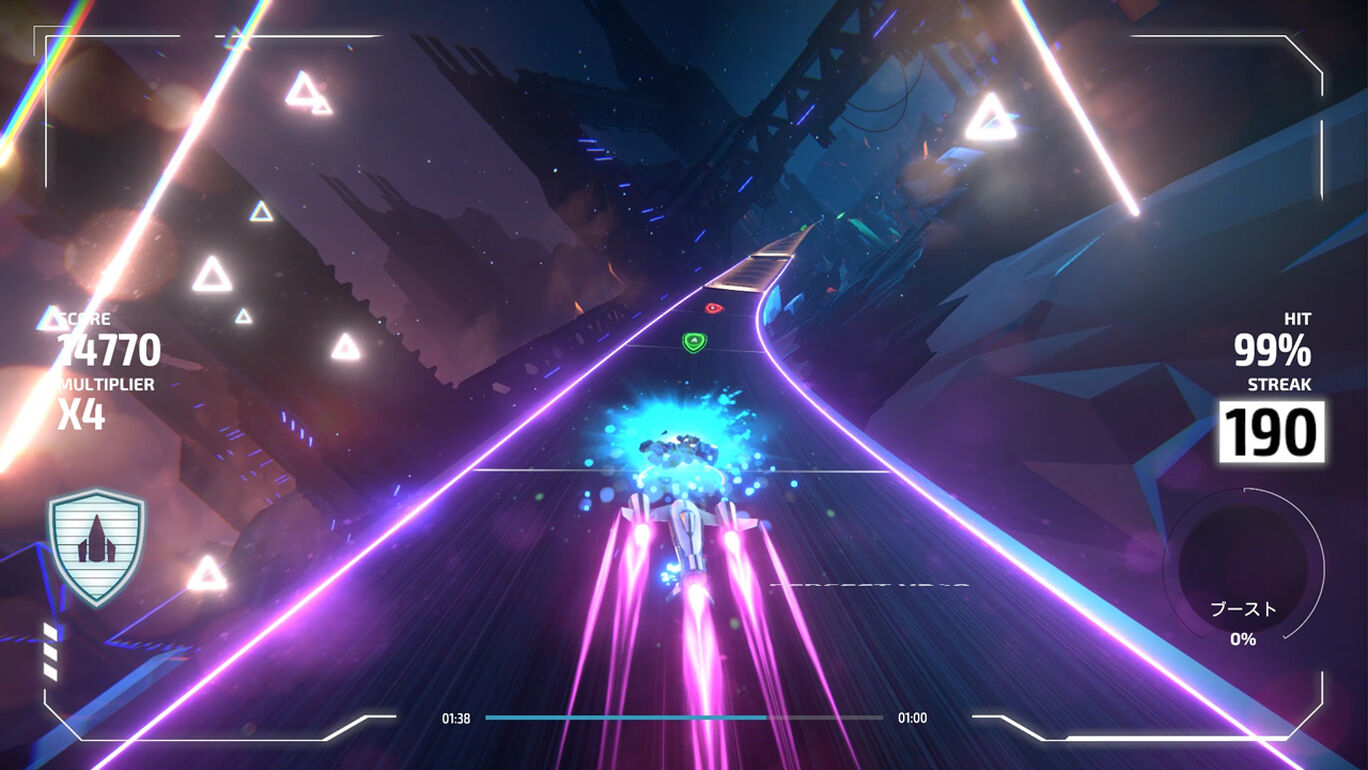Activate the circular boost gauge
Viewport: 1368px width, 770px height.
[1243, 568]
